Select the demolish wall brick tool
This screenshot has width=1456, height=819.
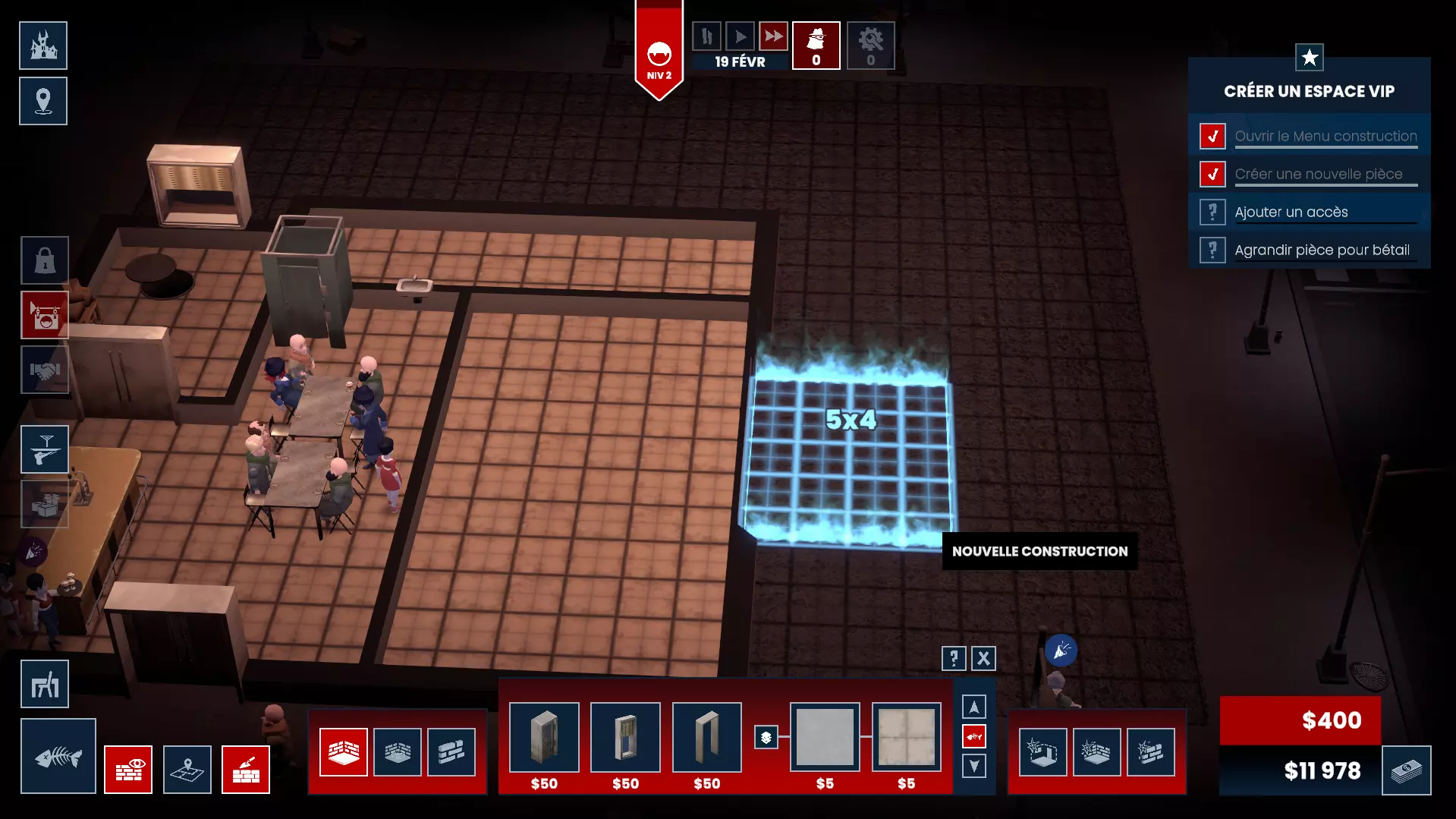click(1151, 752)
